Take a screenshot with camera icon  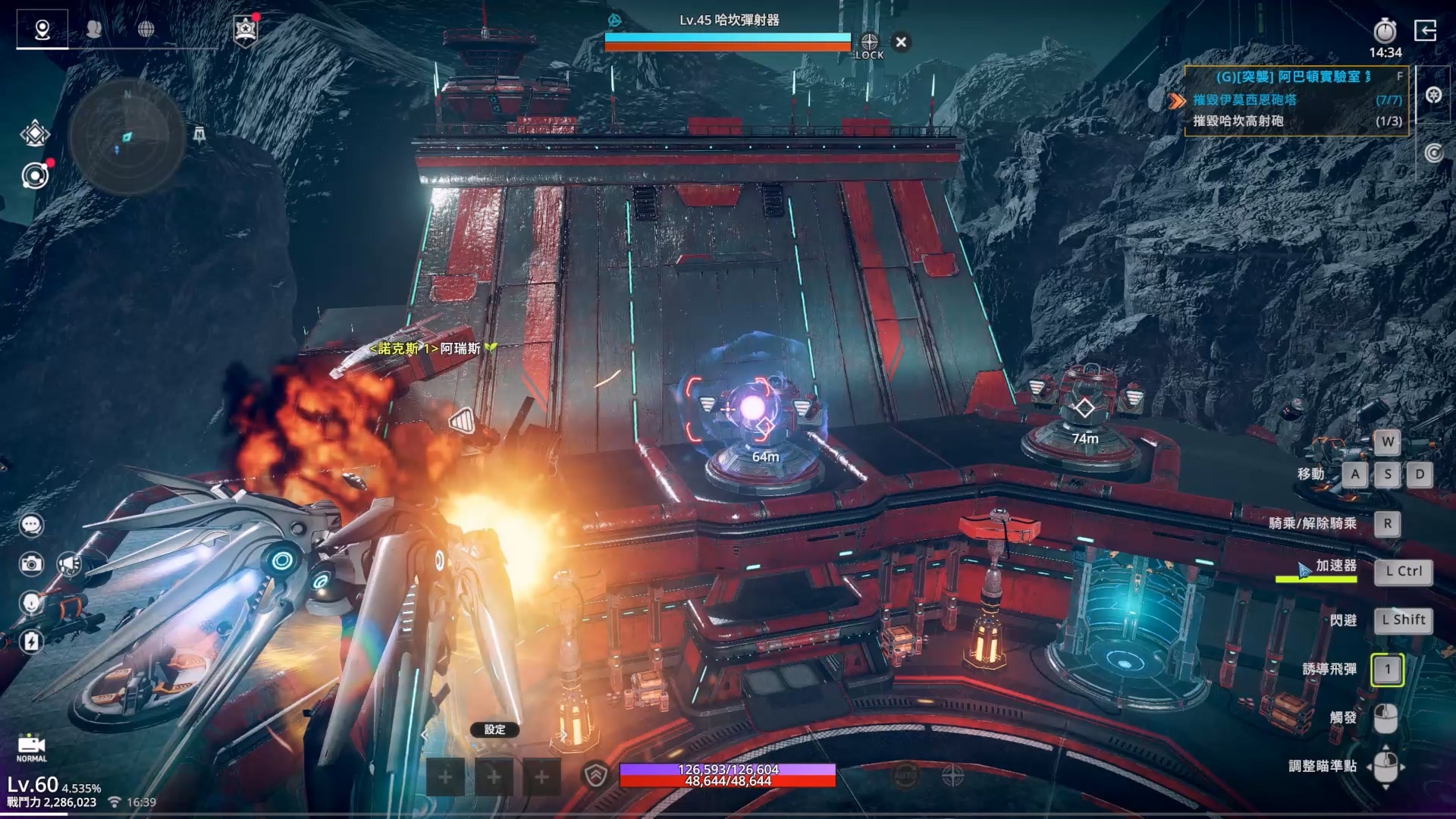click(31, 563)
